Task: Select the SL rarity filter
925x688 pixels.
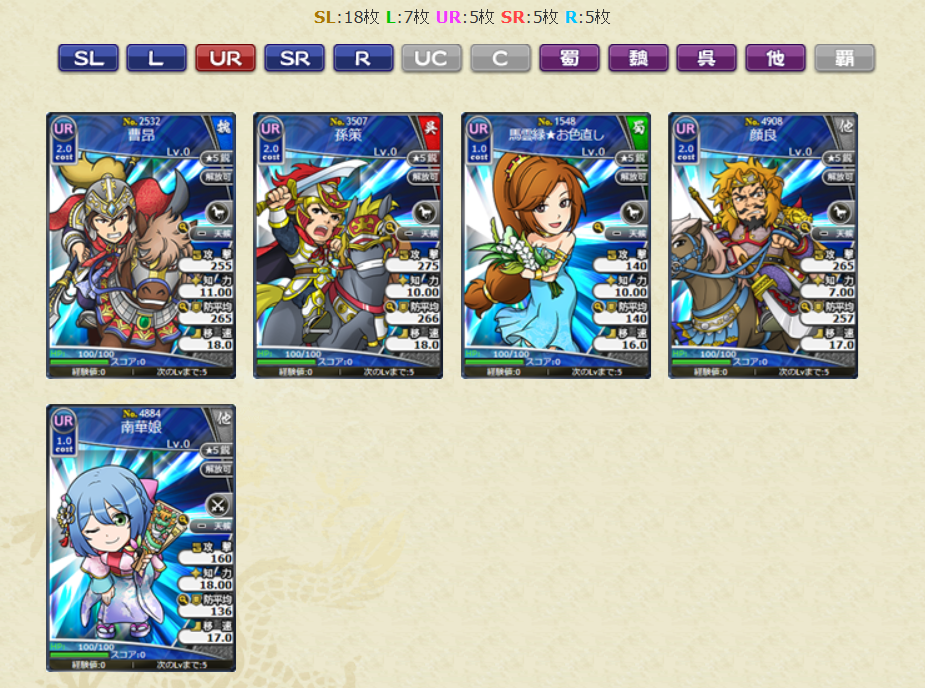Action: tap(88, 58)
